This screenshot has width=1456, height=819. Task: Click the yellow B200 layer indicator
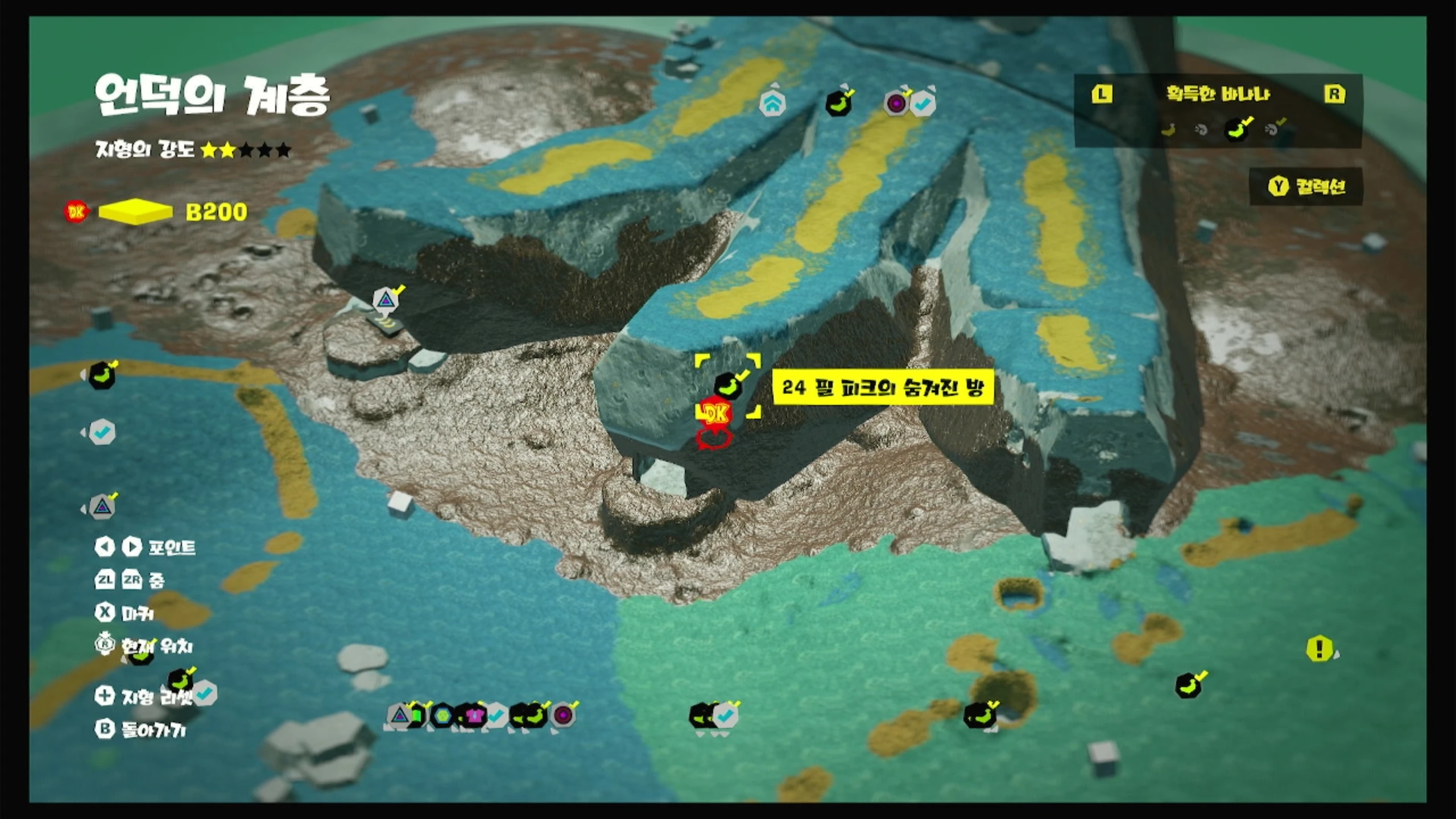135,212
